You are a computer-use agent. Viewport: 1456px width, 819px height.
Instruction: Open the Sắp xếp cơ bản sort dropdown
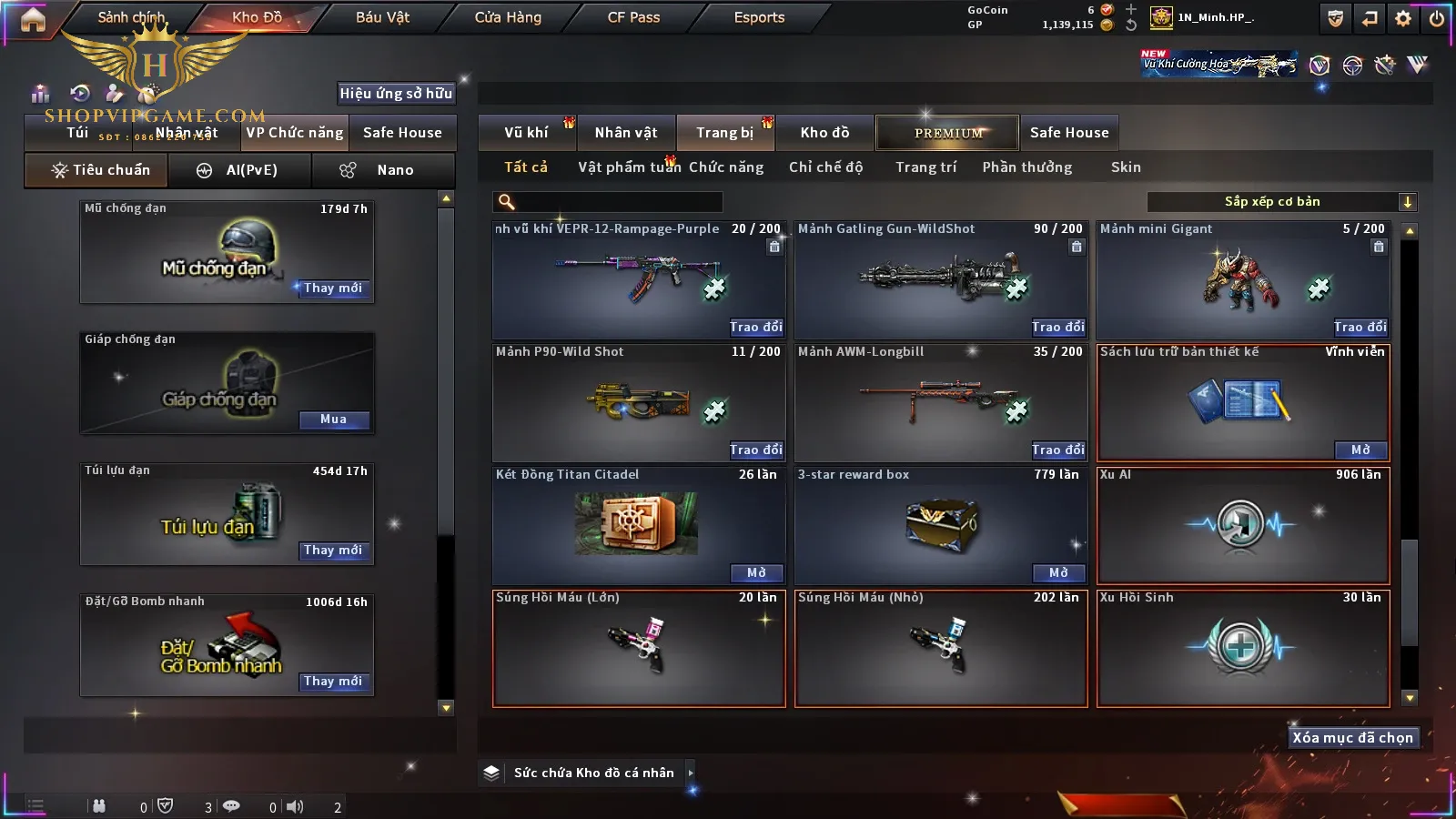pyautogui.click(x=1281, y=202)
